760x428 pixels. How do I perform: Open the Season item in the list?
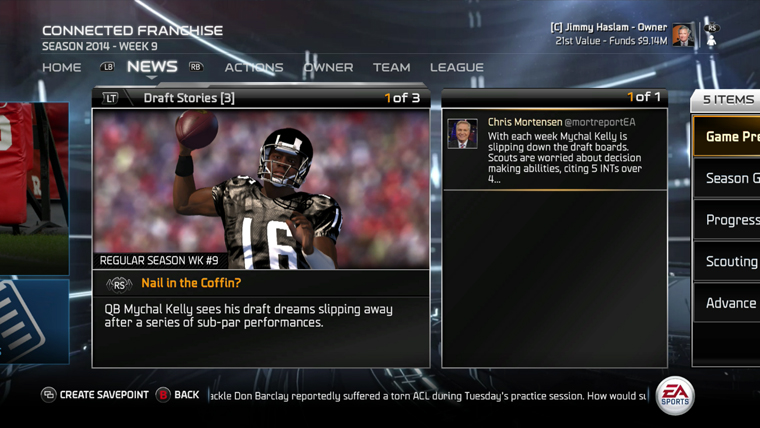point(731,178)
